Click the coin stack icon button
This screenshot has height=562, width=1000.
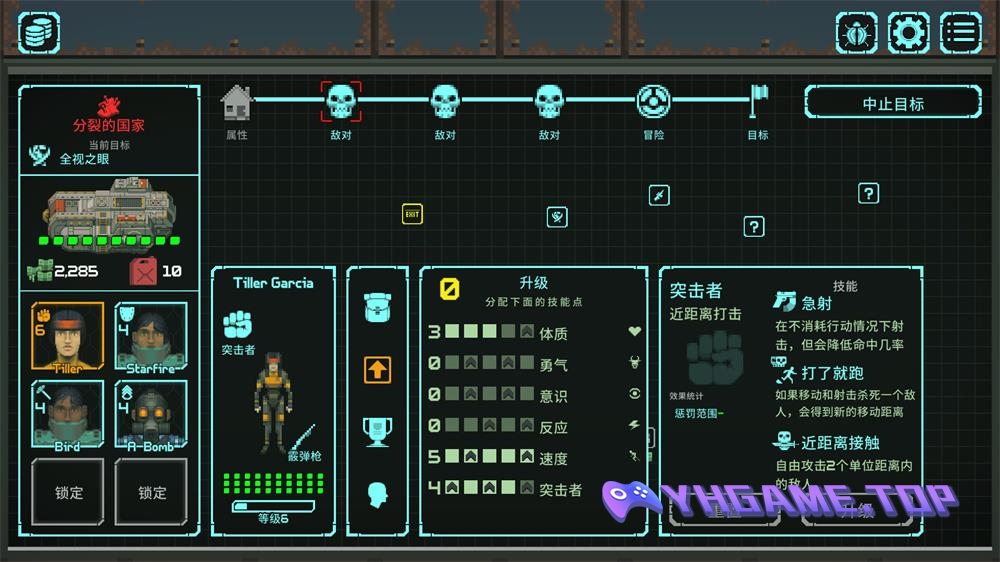pos(39,33)
